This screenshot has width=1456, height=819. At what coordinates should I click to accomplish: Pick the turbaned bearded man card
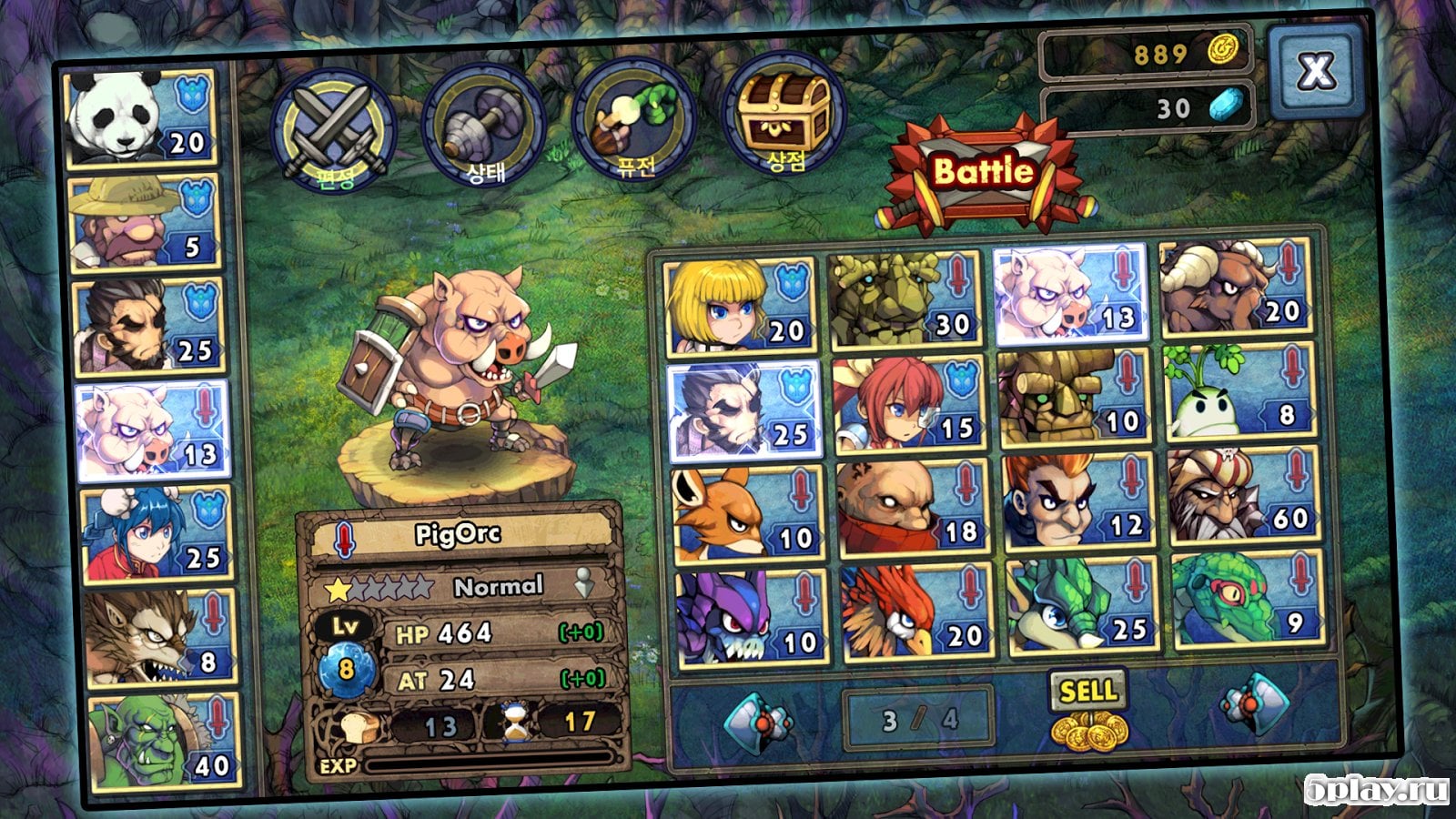point(1243,497)
